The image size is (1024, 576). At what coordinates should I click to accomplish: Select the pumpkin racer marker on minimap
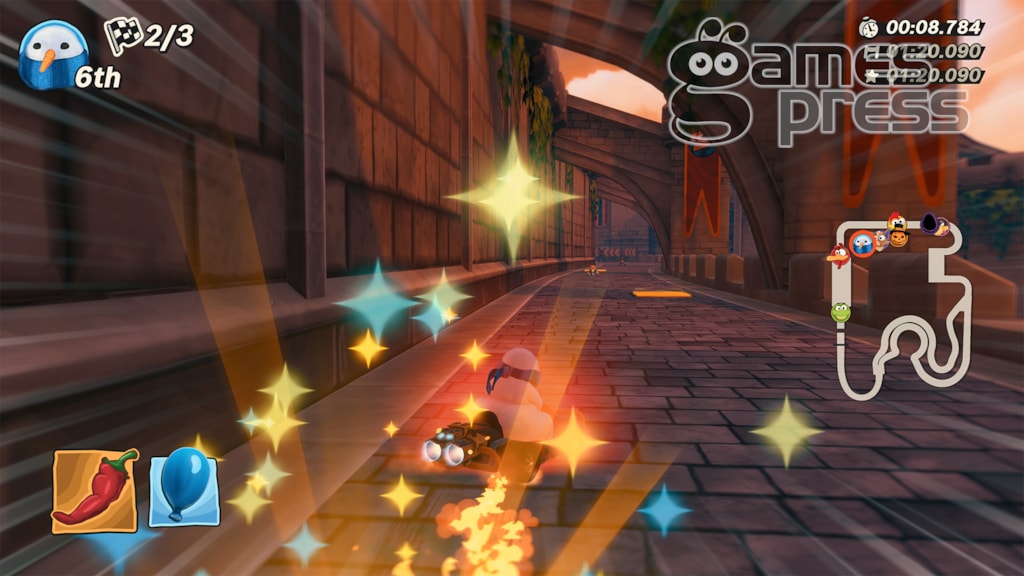tap(899, 238)
